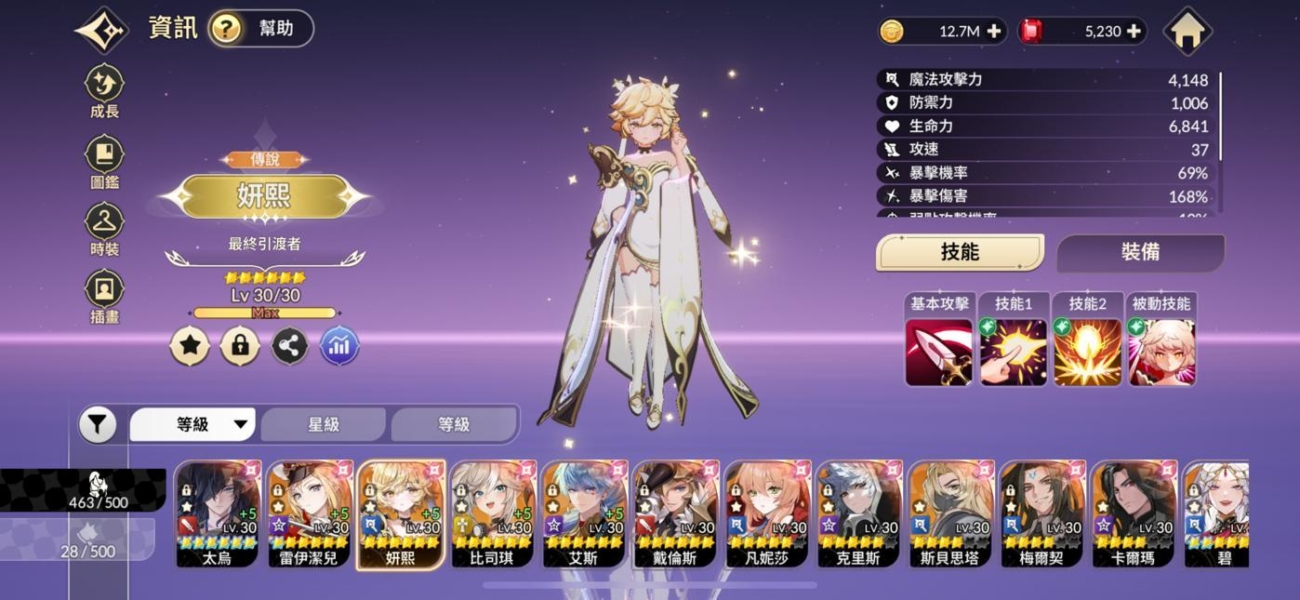Image resolution: width=1300 pixels, height=600 pixels.
Task: Open the 幫助 help button
Action: pos(261,29)
